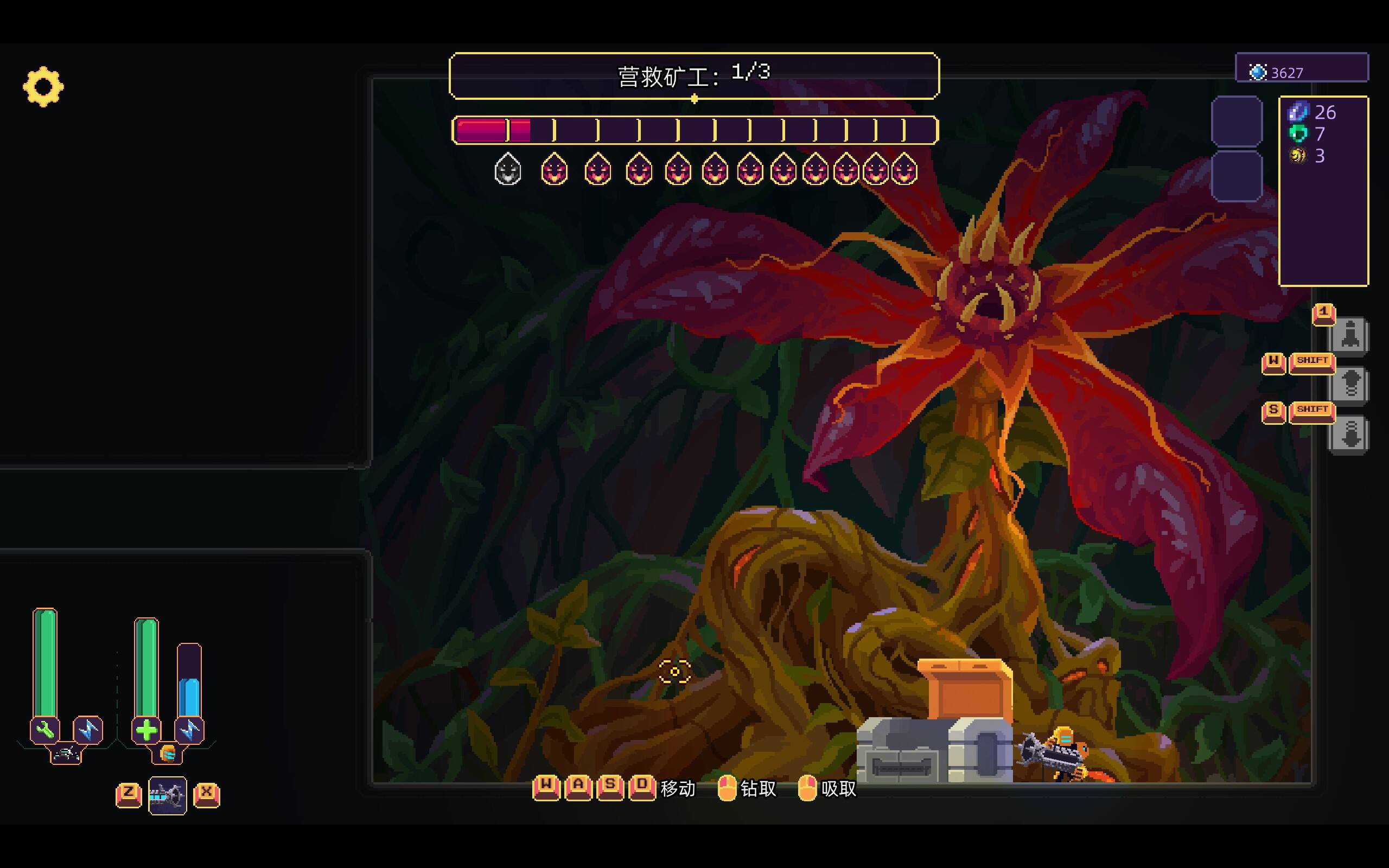Open the settings gear menu

pos(43,87)
